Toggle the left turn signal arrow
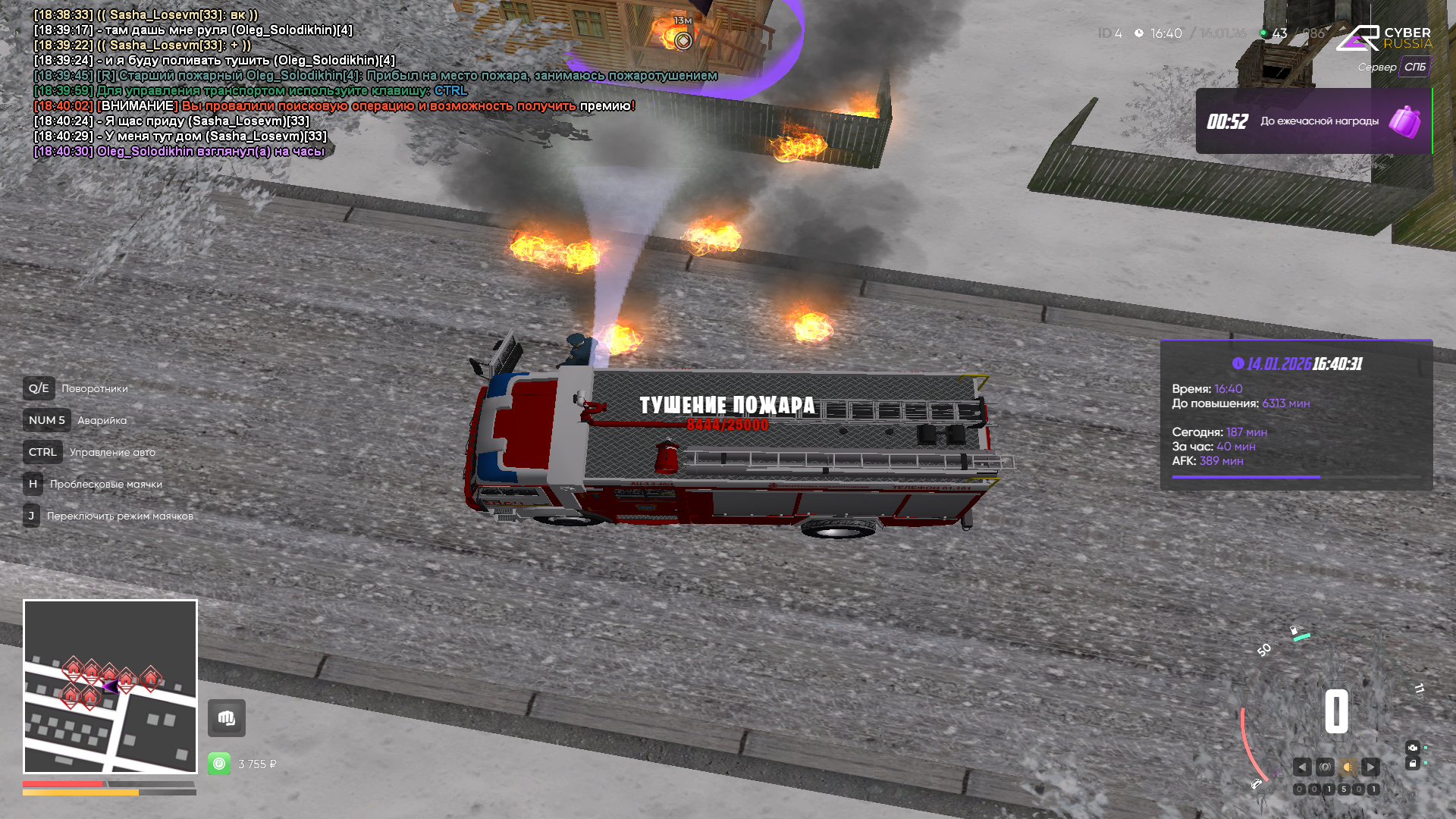The width and height of the screenshot is (1456, 819). (1302, 767)
